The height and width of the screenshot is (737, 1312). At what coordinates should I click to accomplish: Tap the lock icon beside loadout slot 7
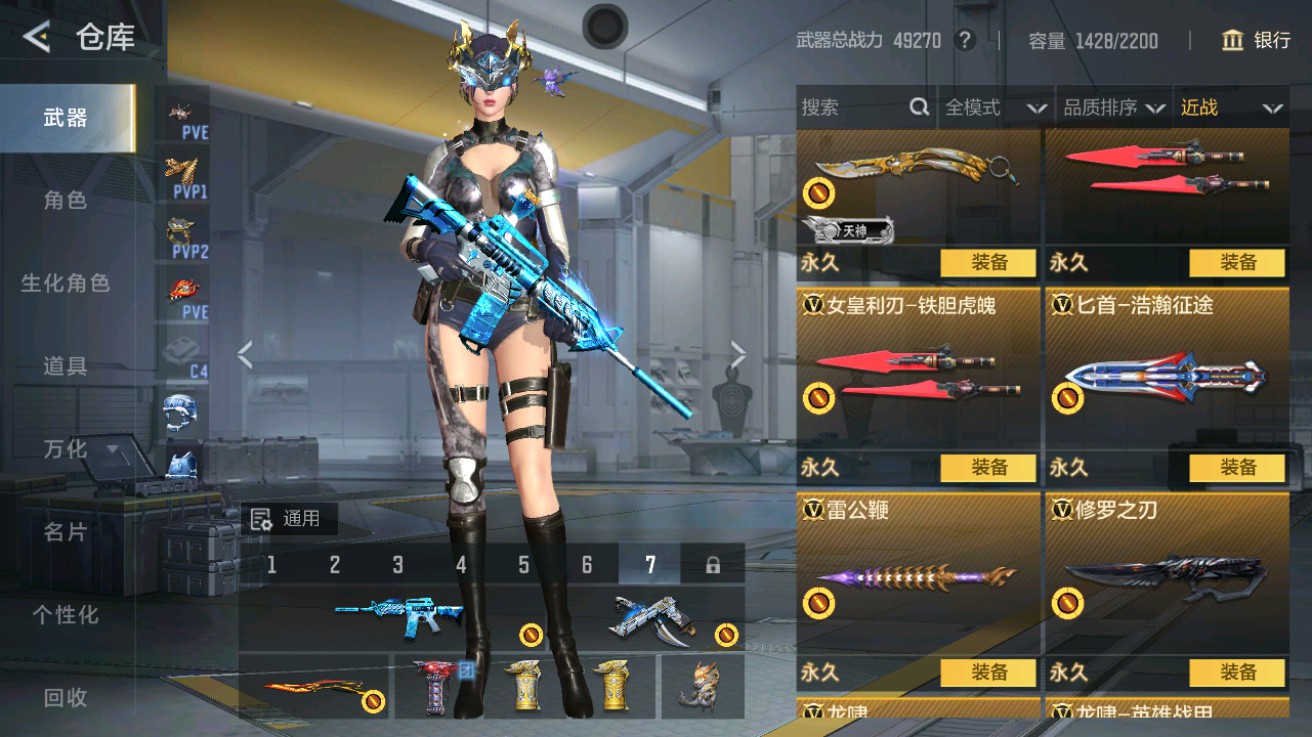(712, 564)
